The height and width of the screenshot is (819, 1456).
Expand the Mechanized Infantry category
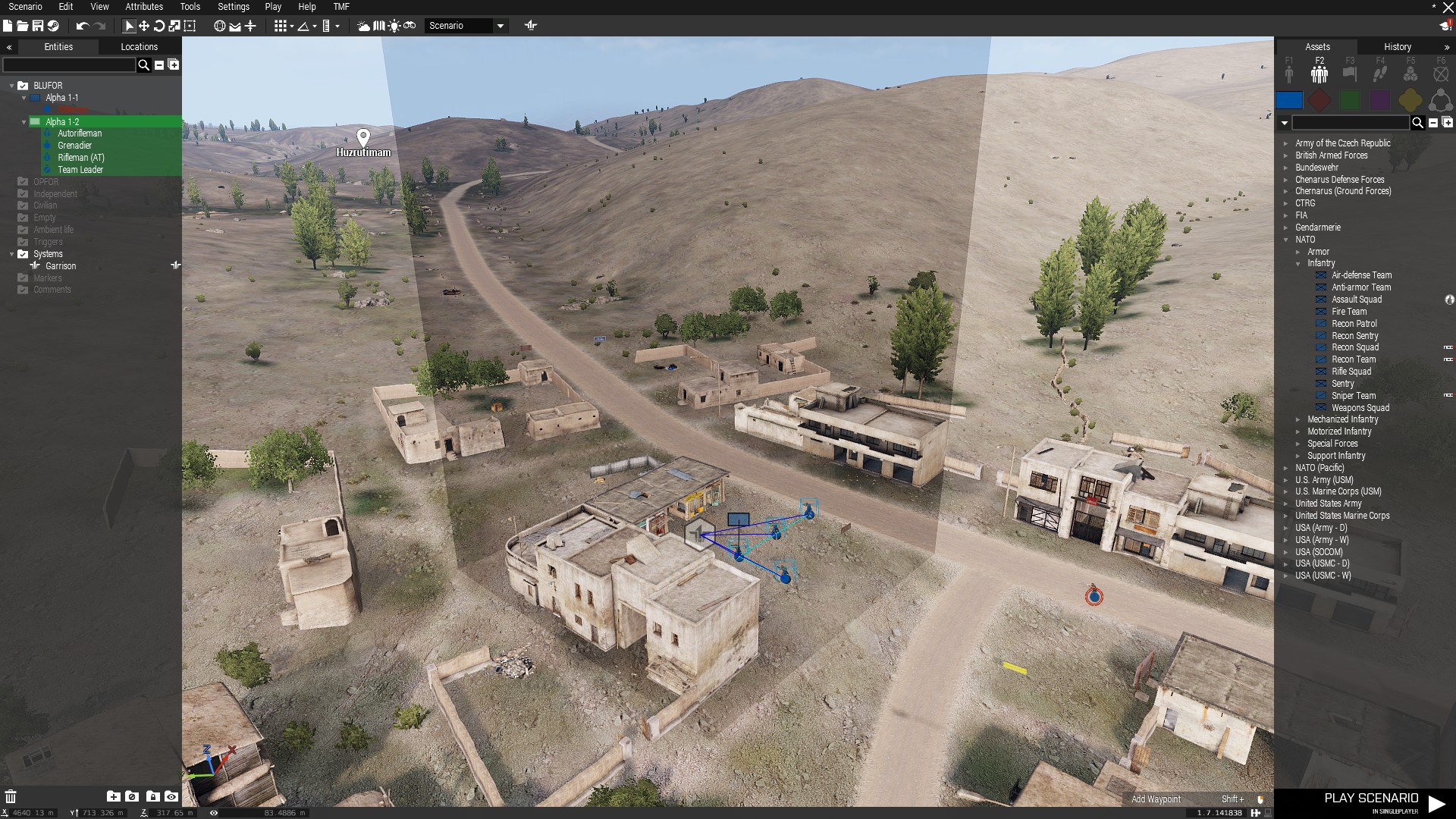tap(1342, 419)
